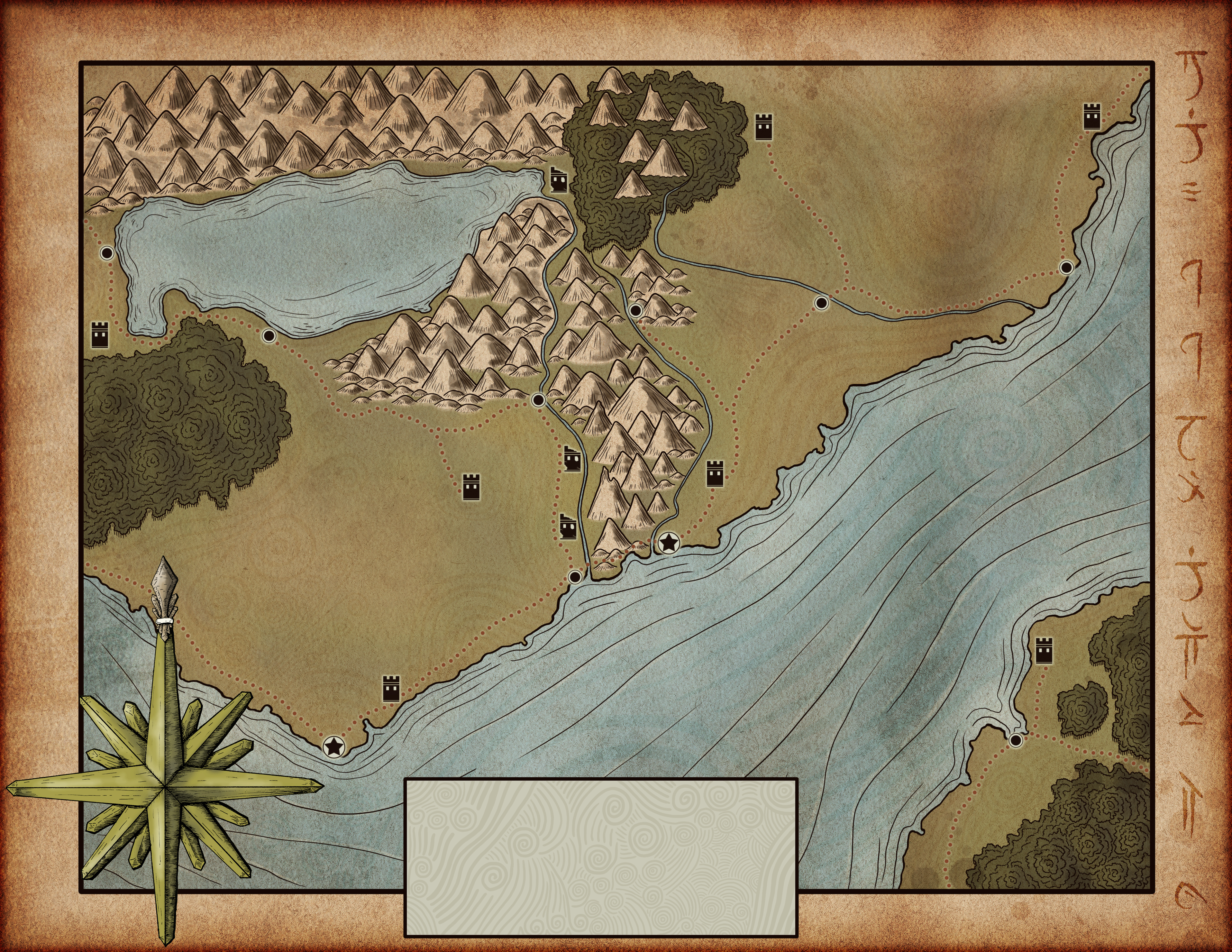
Task: Choose the star city marker on the southwestern cape
Action: 333,746
